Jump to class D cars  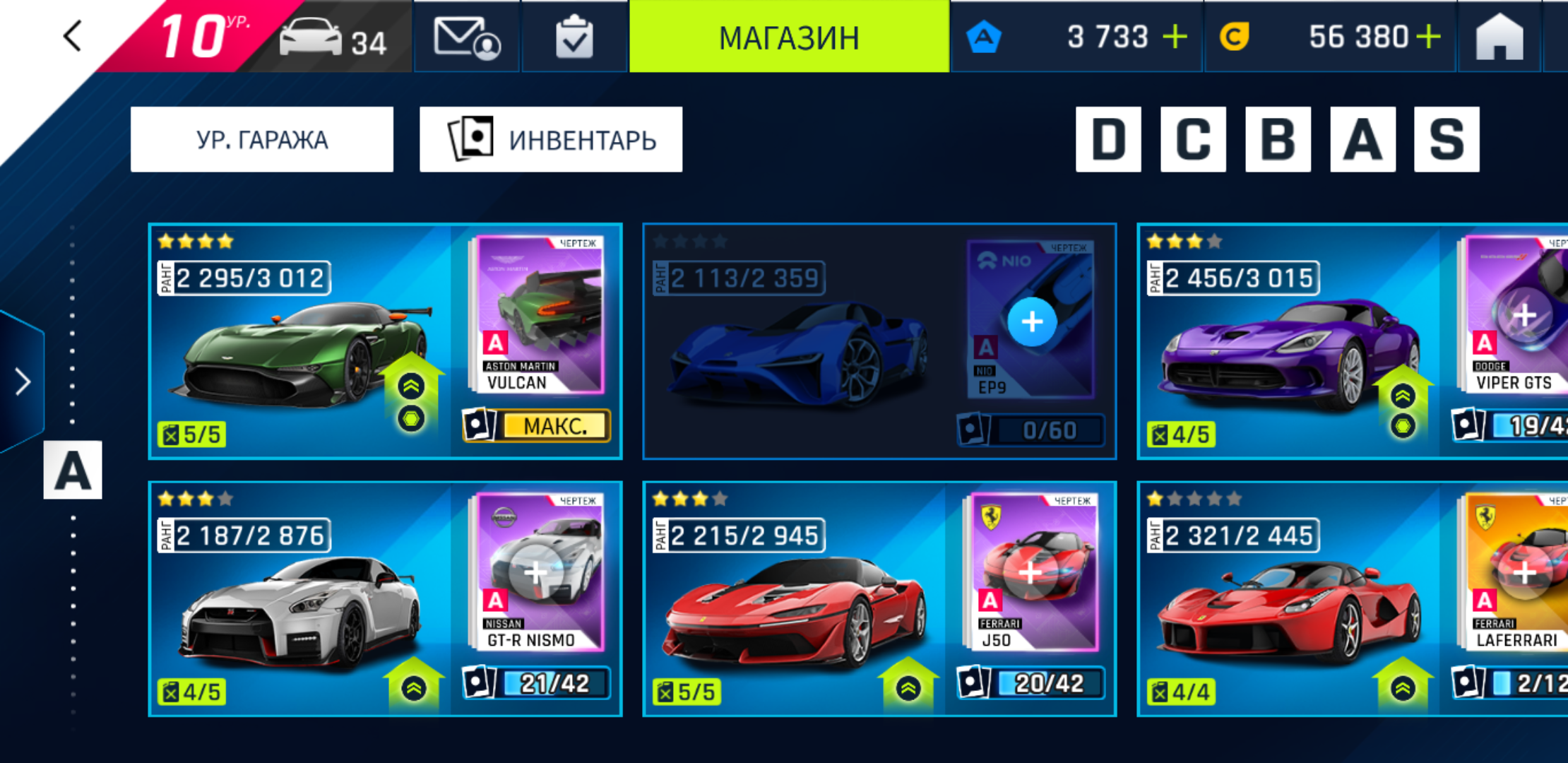1108,140
